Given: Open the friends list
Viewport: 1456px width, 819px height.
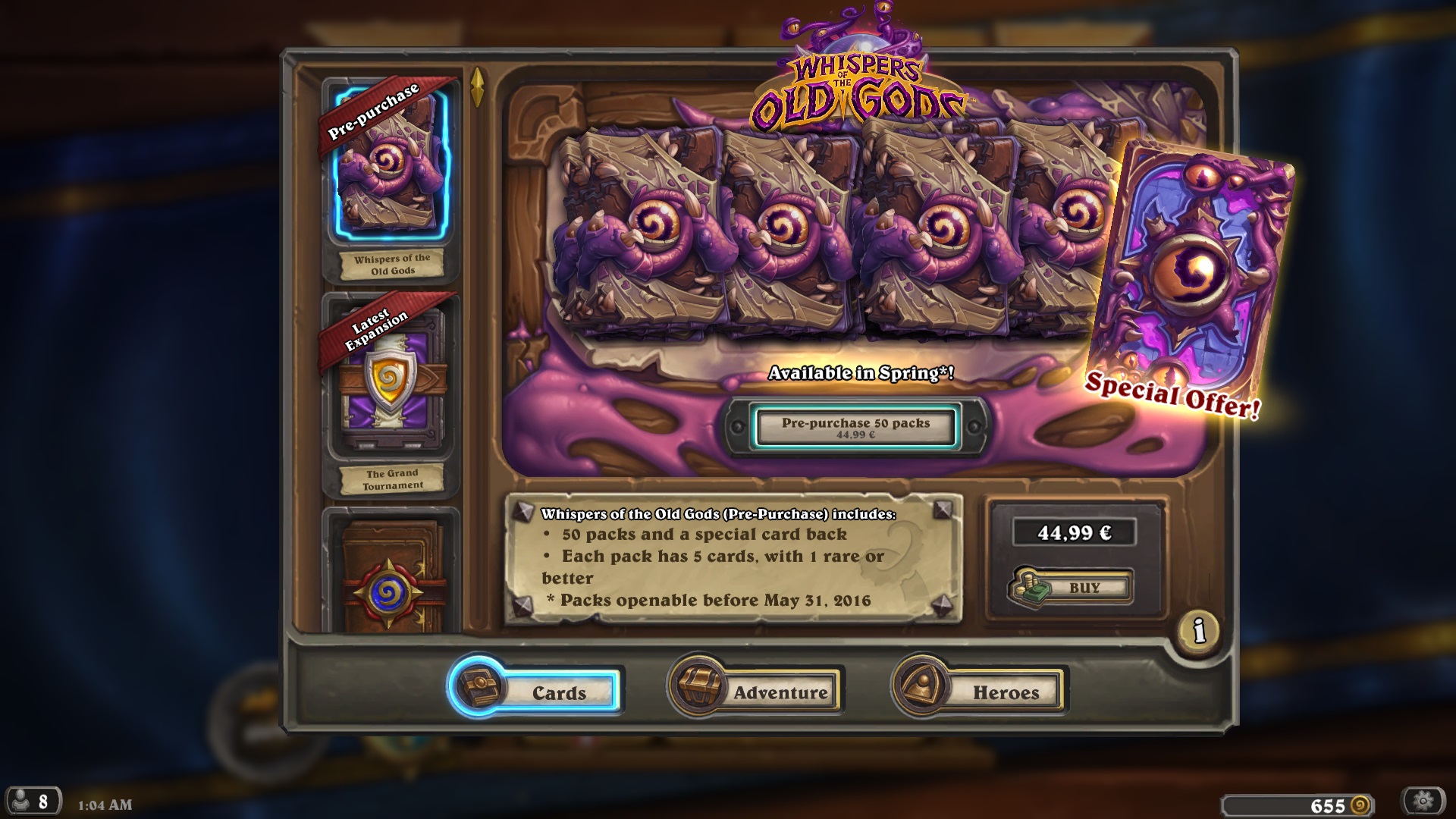Looking at the screenshot, I should [x=32, y=801].
